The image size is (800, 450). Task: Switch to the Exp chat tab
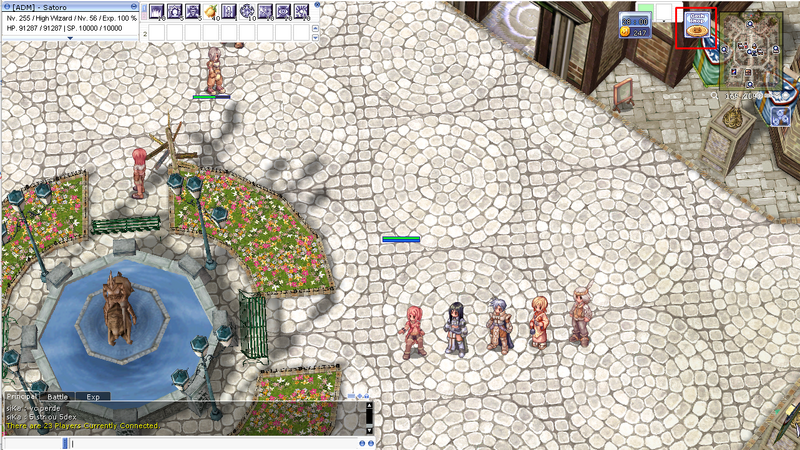[93, 397]
